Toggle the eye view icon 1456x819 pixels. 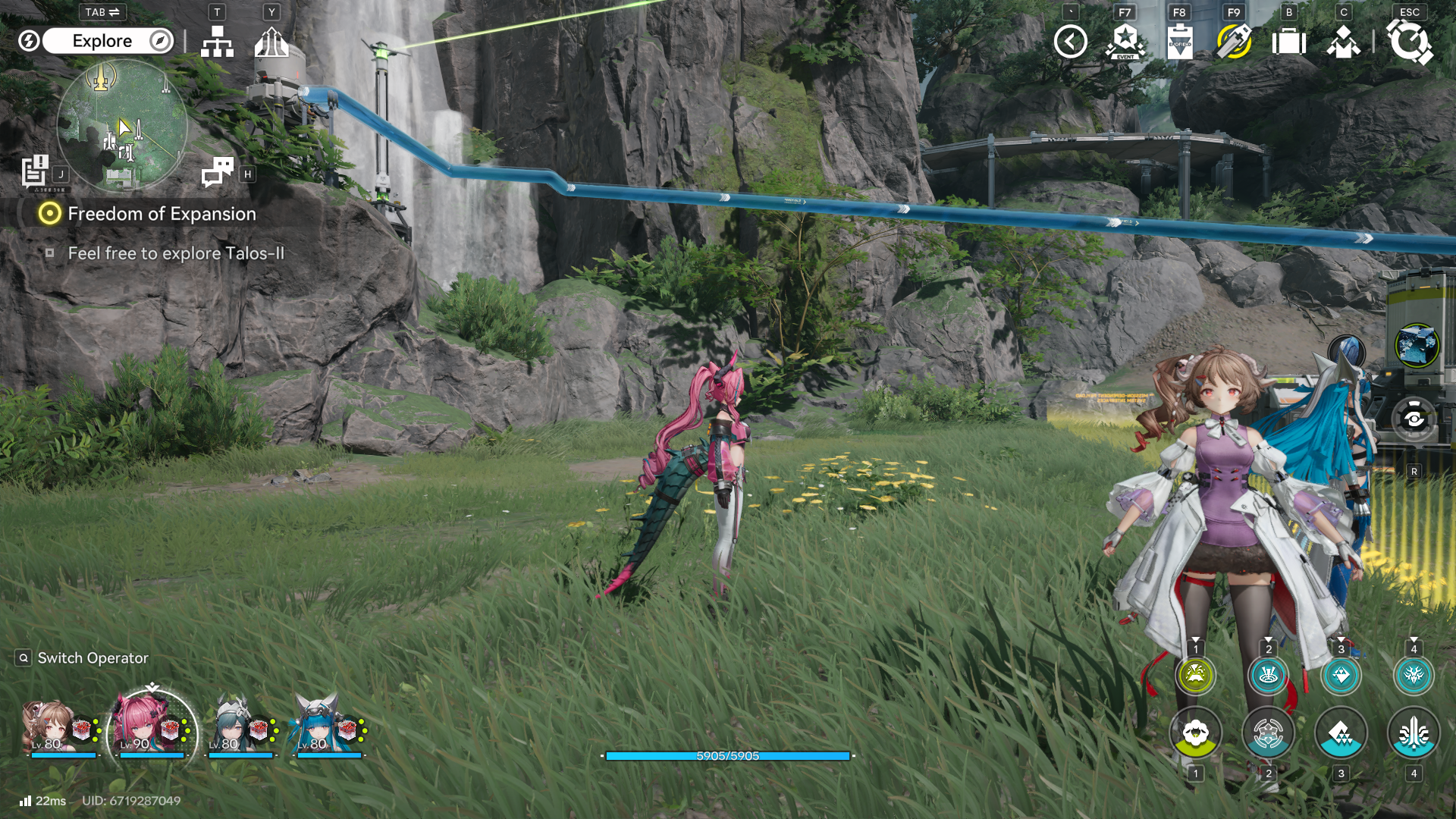click(1414, 419)
